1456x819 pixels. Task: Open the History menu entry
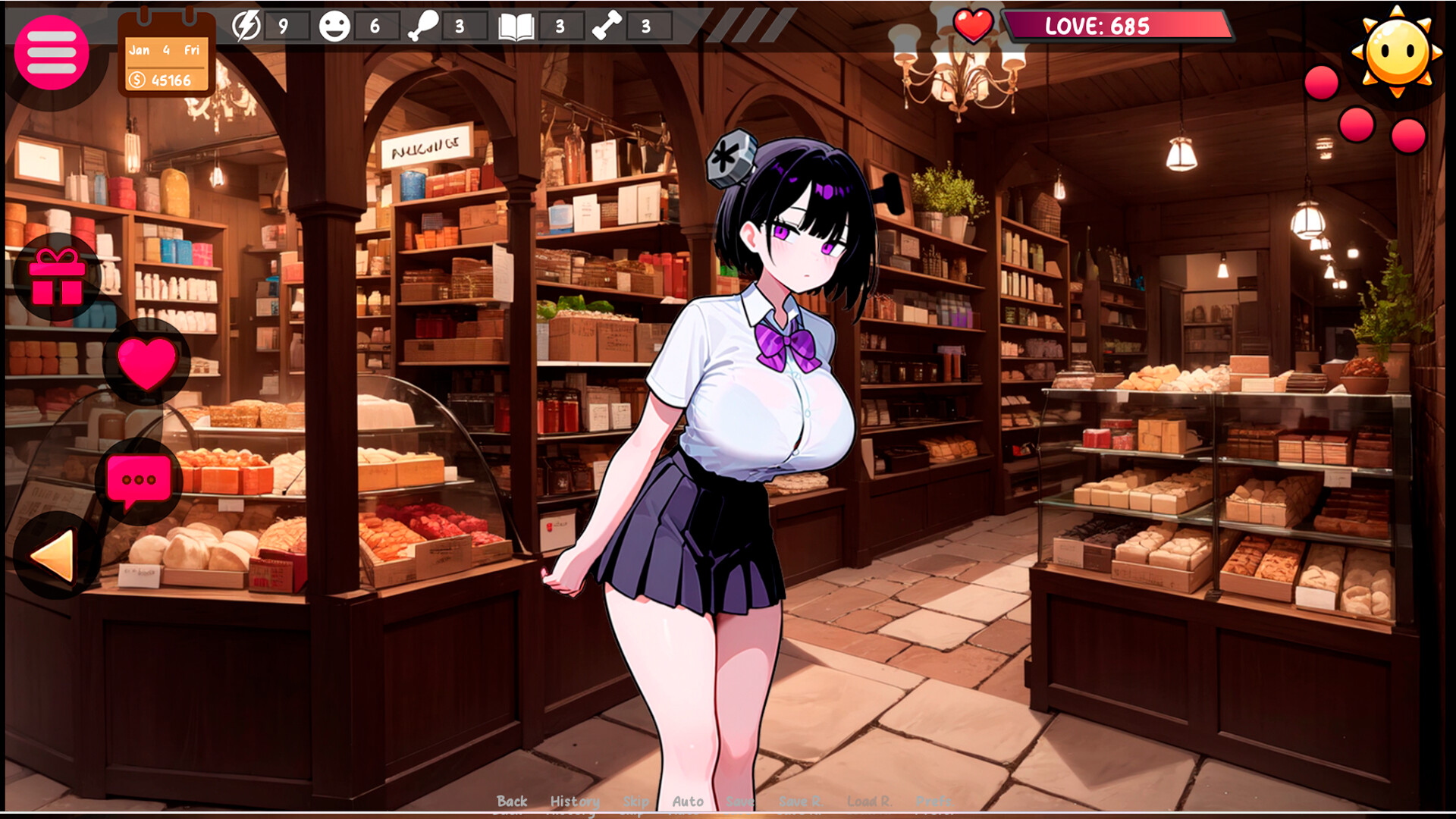pyautogui.click(x=574, y=801)
